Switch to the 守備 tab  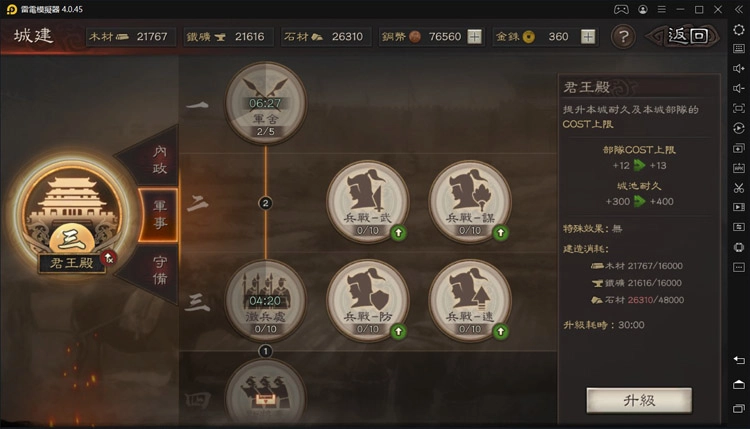(x=160, y=268)
